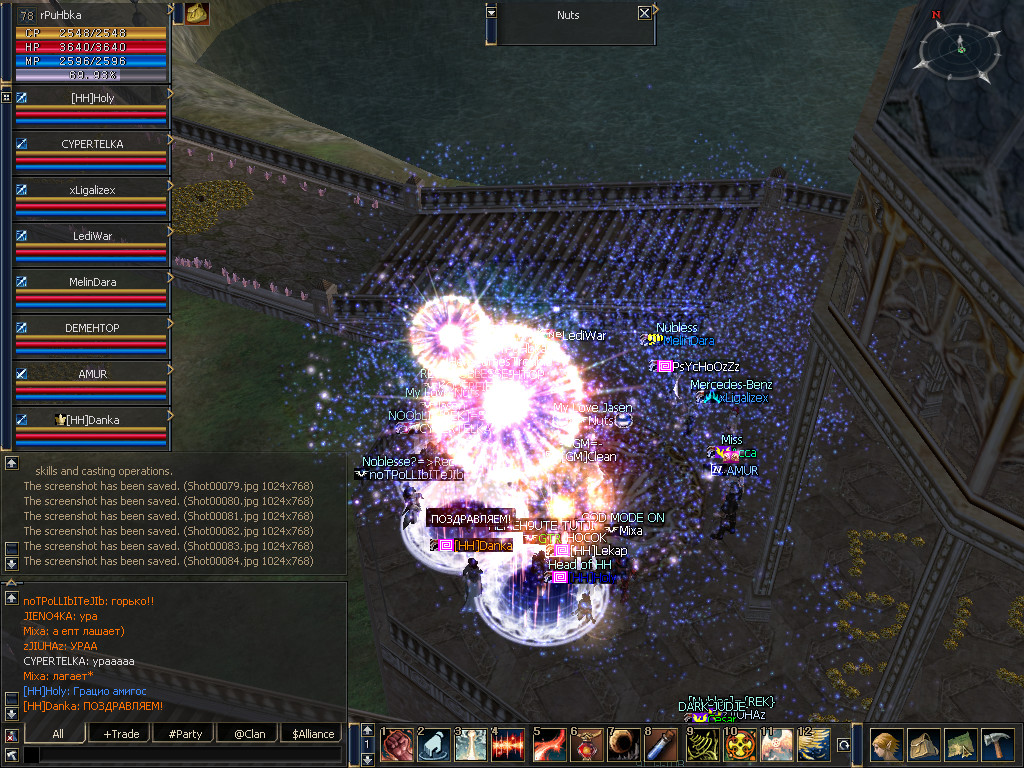Activate the golden wings skill in slot 12
The width and height of the screenshot is (1024, 768).
click(x=811, y=746)
